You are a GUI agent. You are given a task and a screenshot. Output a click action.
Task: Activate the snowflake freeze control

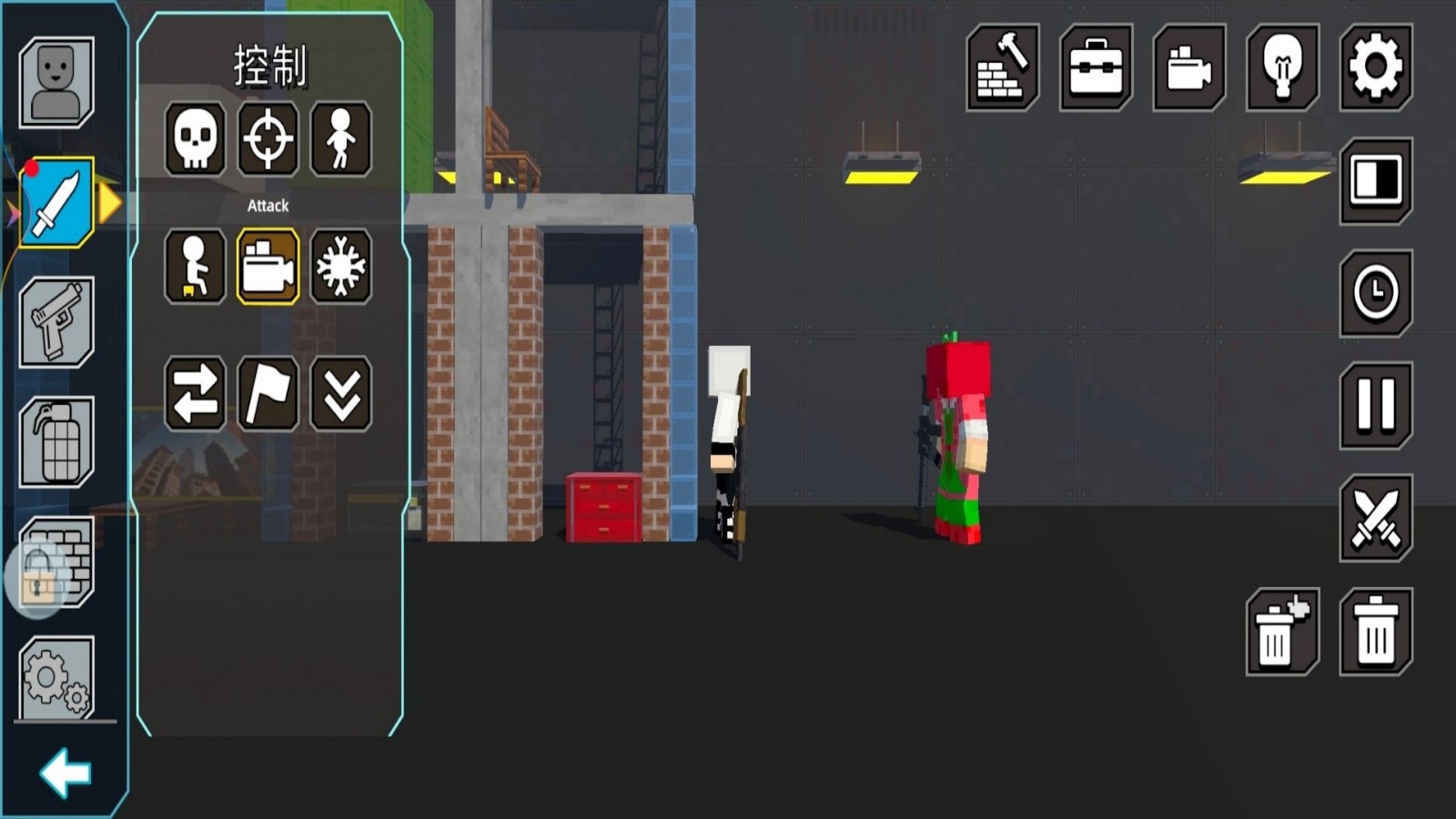pos(340,267)
